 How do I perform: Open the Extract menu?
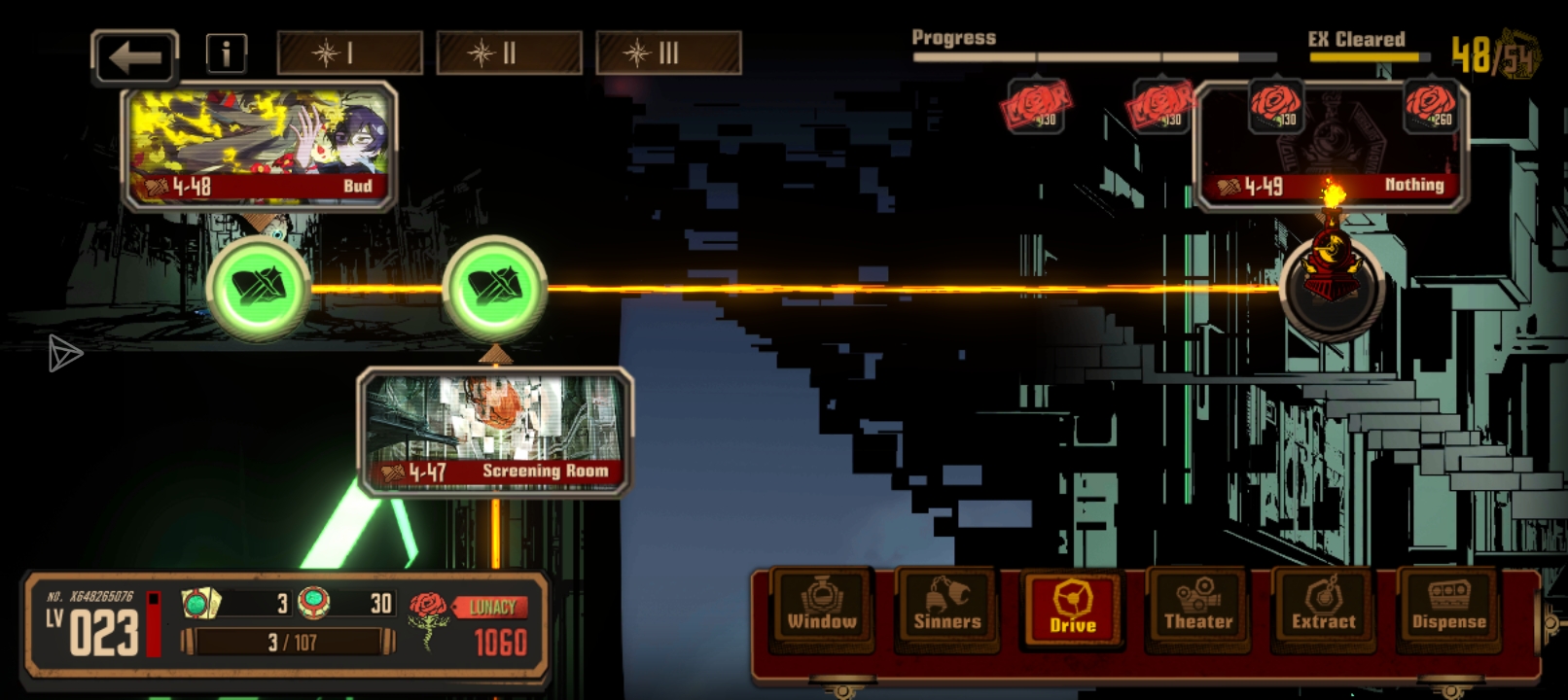(x=1323, y=610)
